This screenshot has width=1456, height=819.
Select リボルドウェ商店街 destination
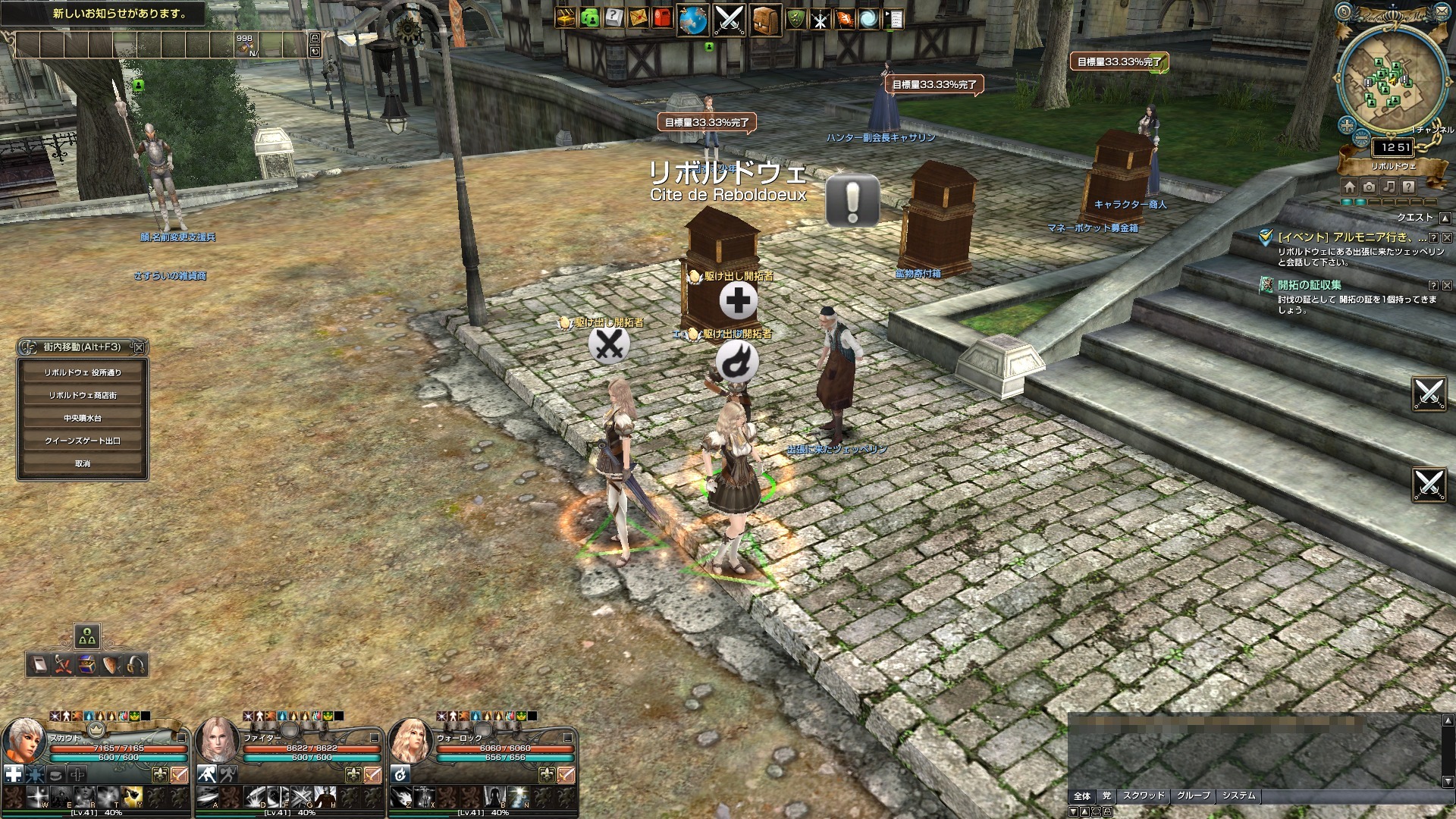pyautogui.click(x=83, y=395)
